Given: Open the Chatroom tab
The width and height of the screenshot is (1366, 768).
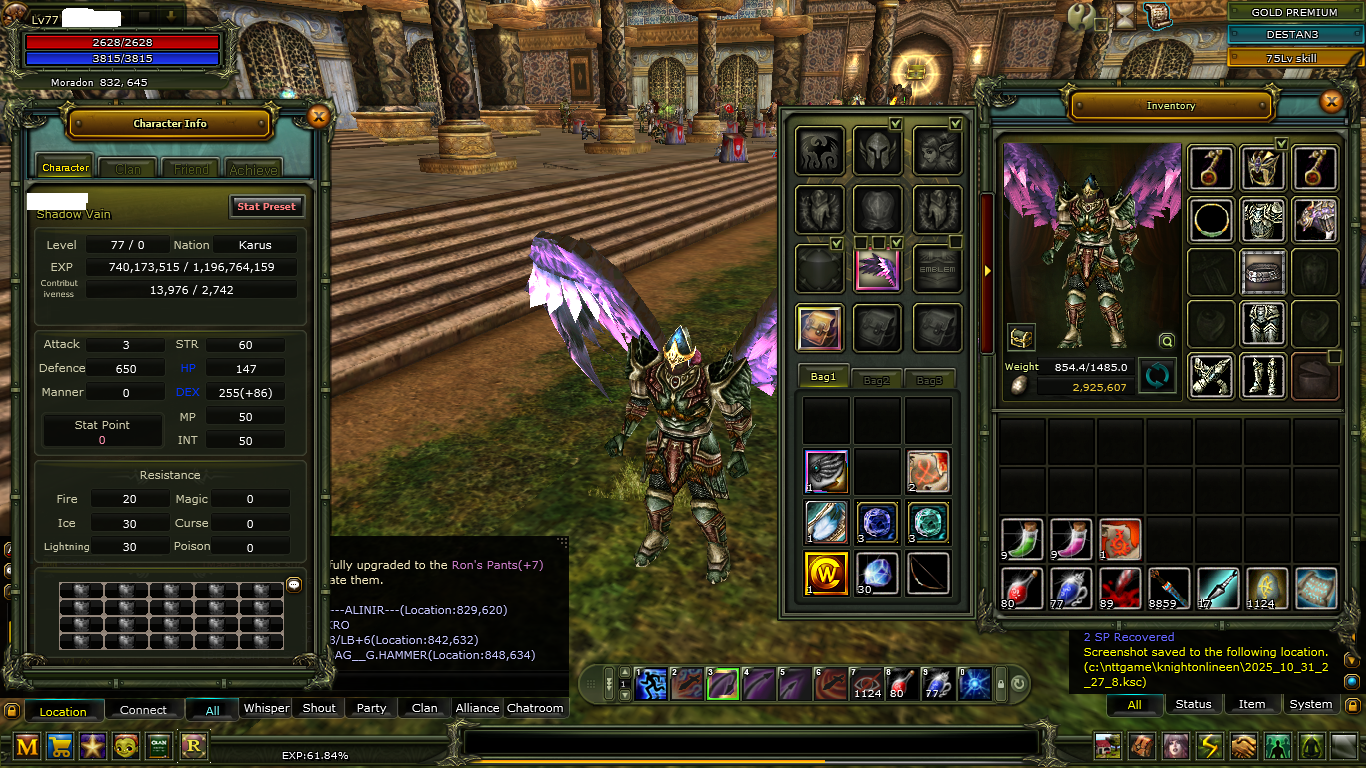Looking at the screenshot, I should coord(535,708).
